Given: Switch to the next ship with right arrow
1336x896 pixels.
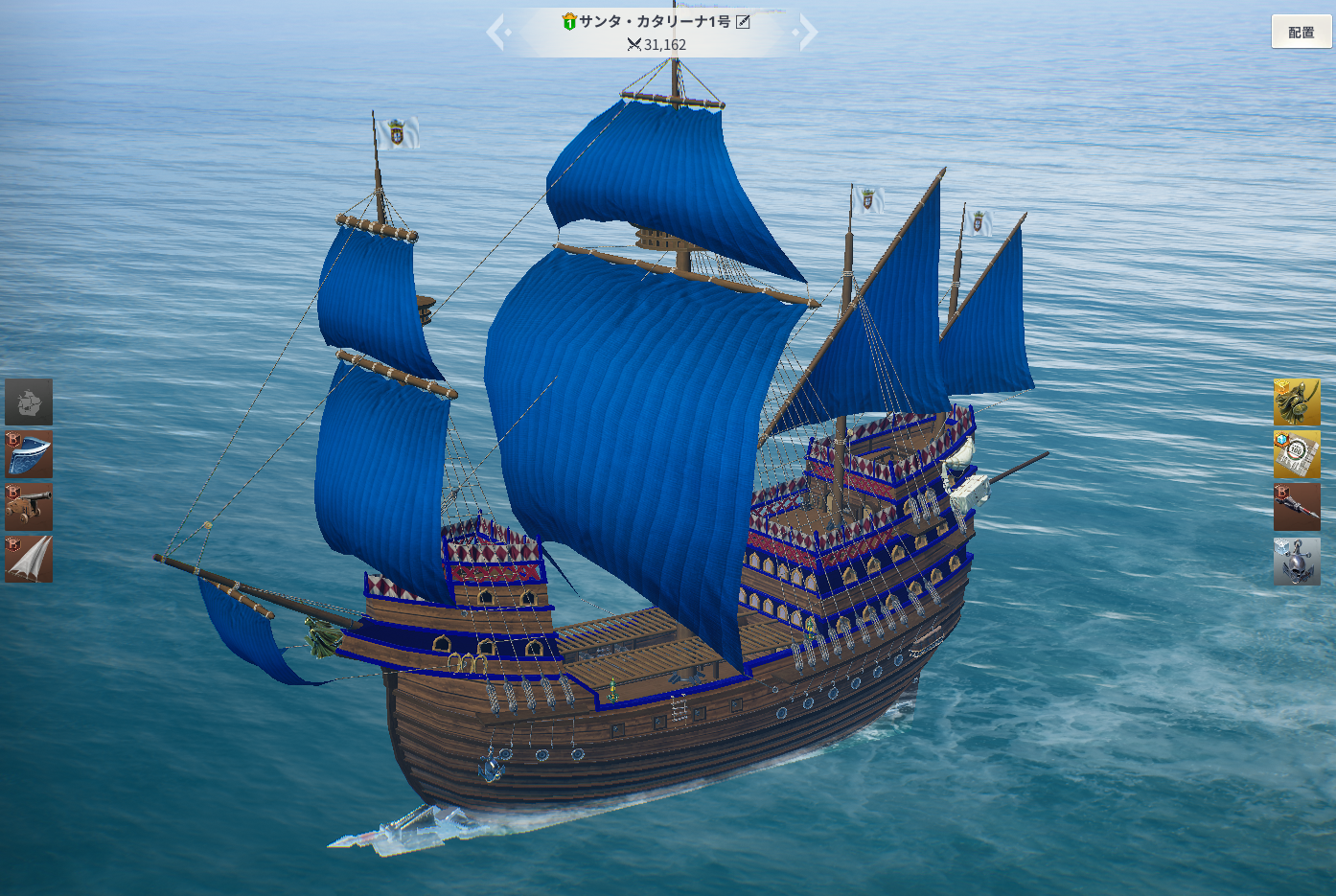Looking at the screenshot, I should pyautogui.click(x=807, y=33).
